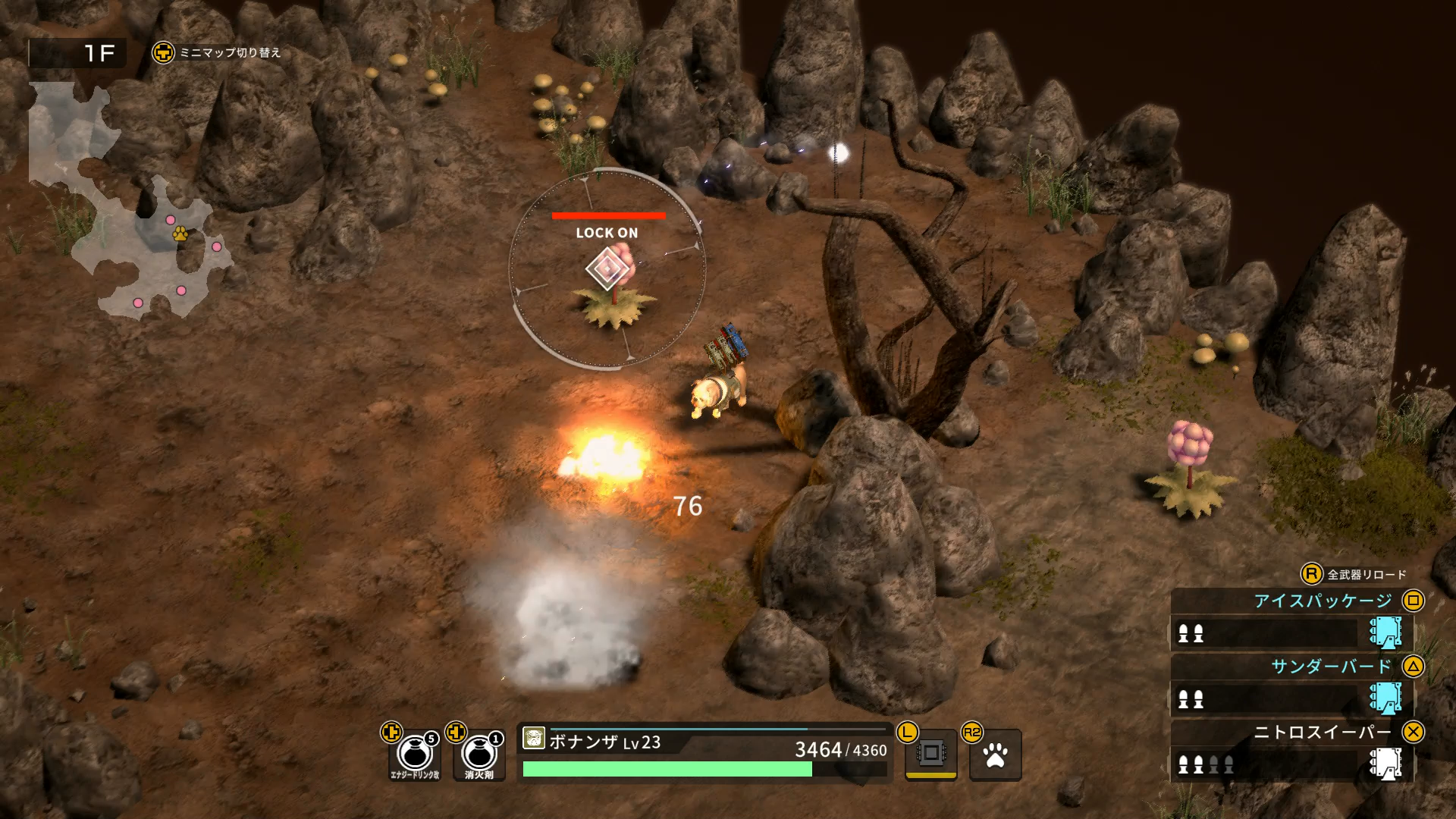
Task: Click the ボナンザ character portrait
Action: tap(534, 738)
